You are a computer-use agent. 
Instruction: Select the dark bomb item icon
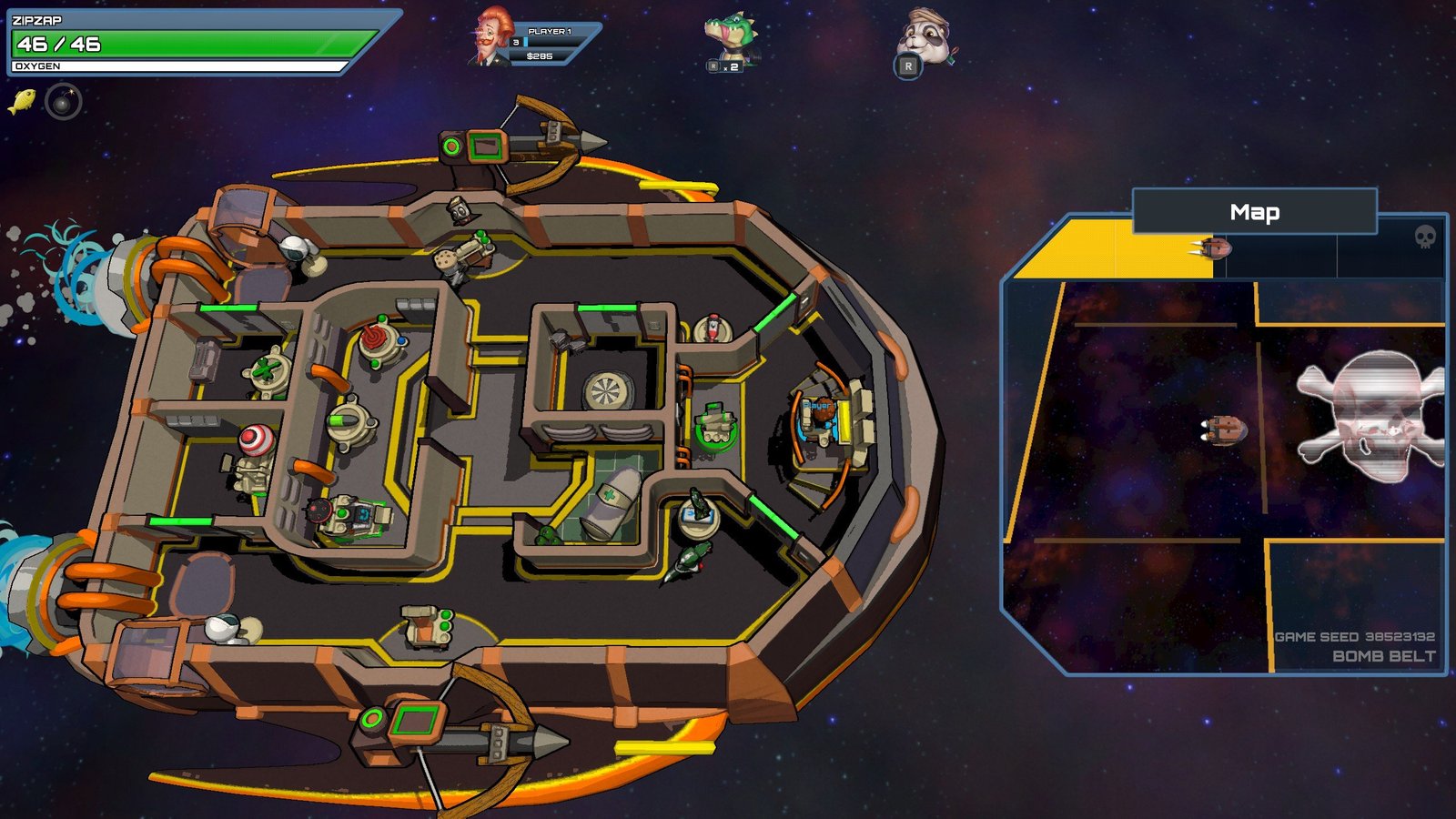coord(64,102)
